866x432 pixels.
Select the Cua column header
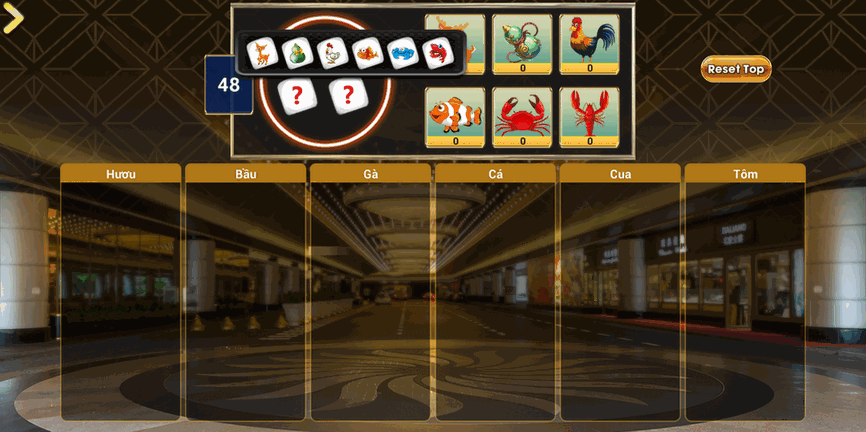point(620,174)
